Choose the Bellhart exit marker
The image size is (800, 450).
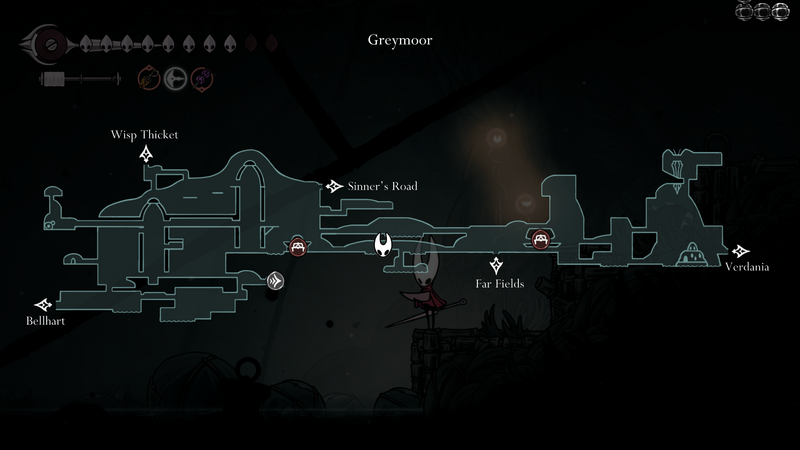[x=43, y=304]
